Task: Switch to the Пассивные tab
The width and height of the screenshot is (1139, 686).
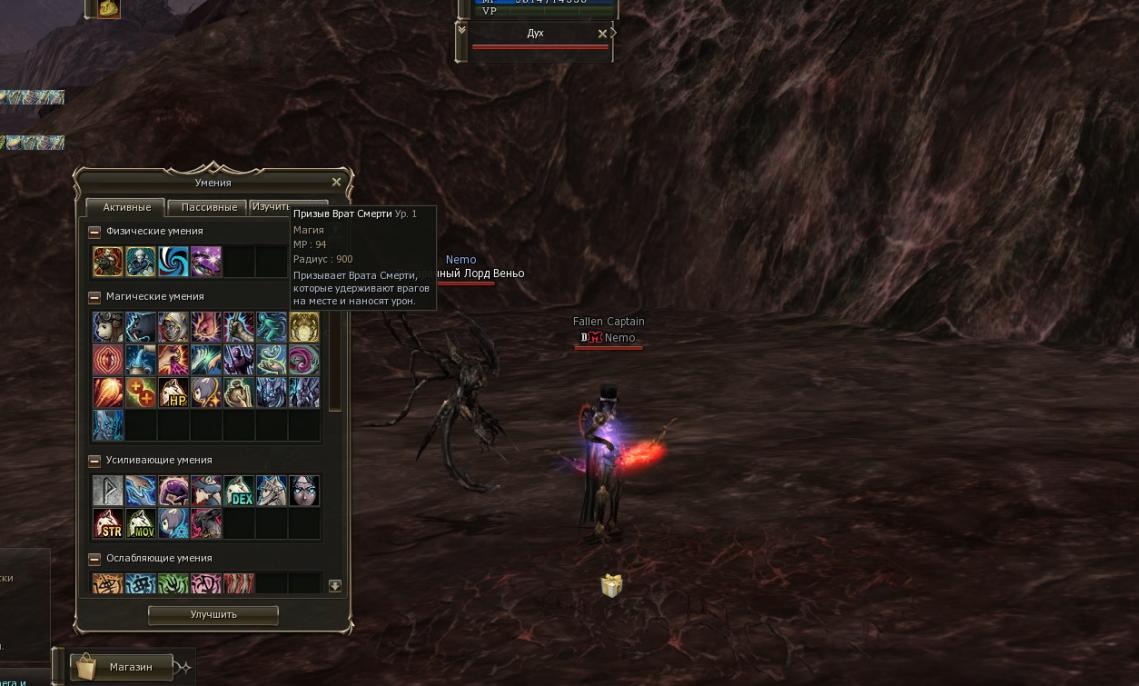Action: click(209, 207)
